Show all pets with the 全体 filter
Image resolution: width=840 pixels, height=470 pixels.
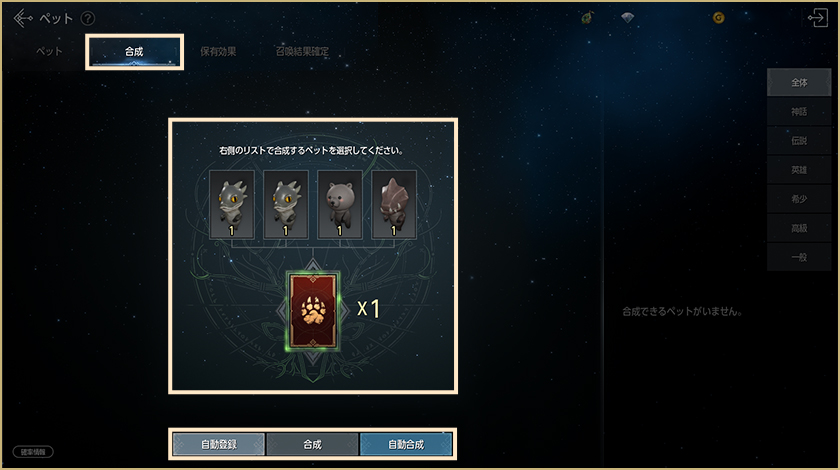click(x=798, y=83)
